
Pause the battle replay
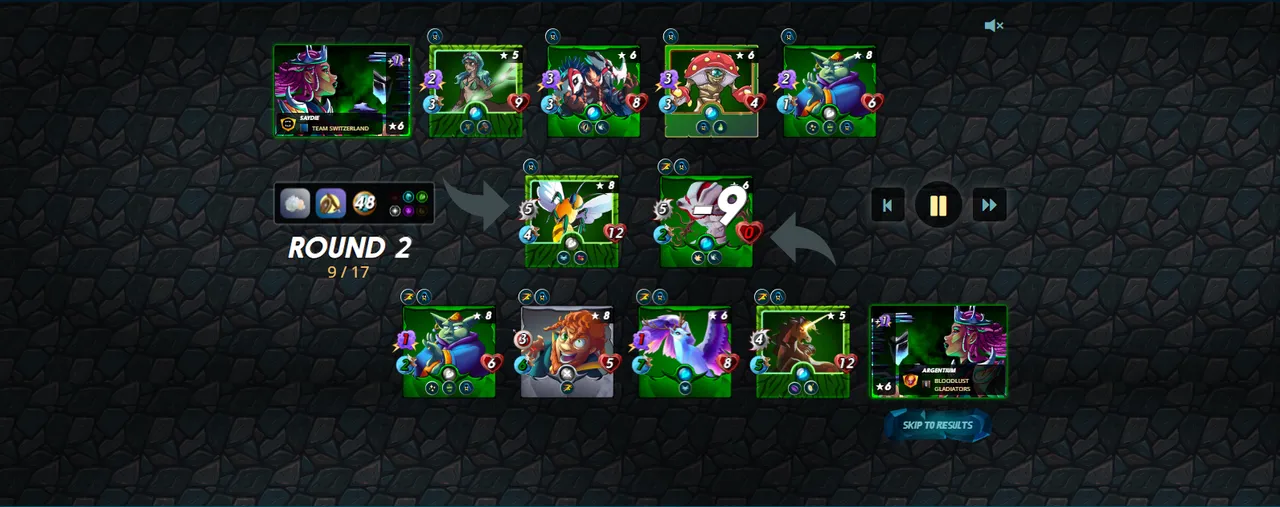click(938, 205)
